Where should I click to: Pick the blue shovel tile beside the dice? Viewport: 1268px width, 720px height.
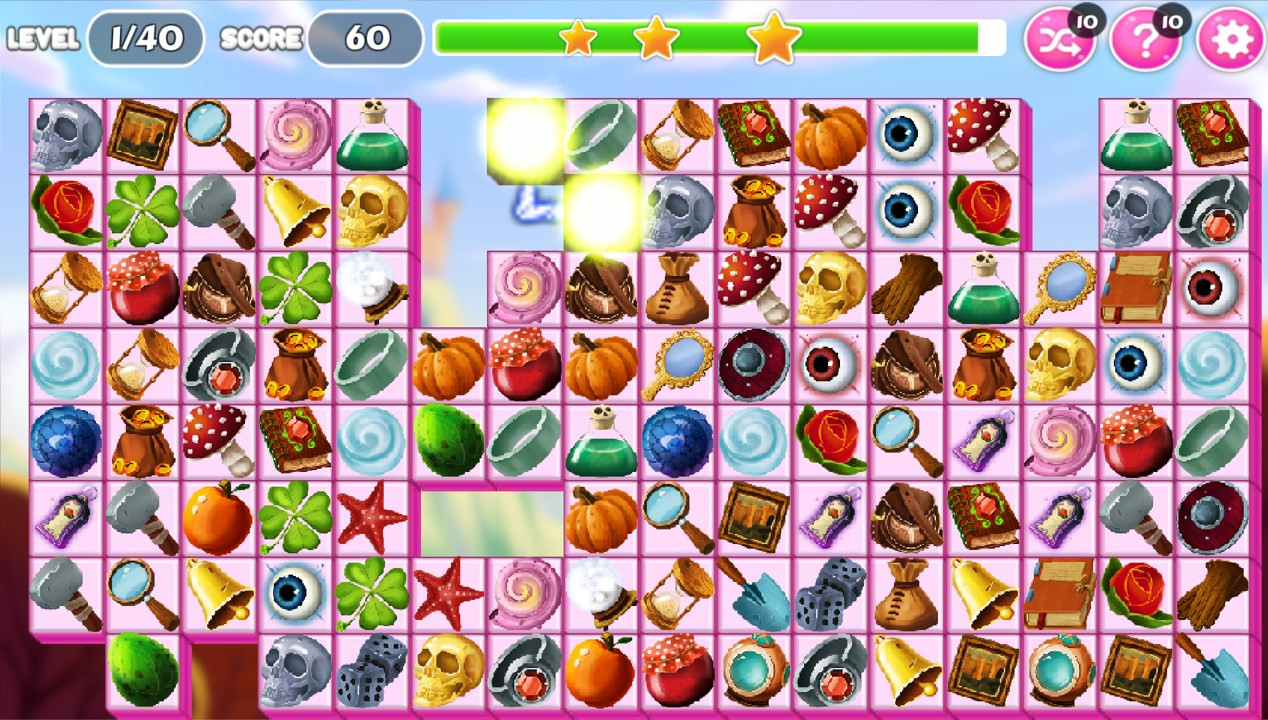click(754, 595)
